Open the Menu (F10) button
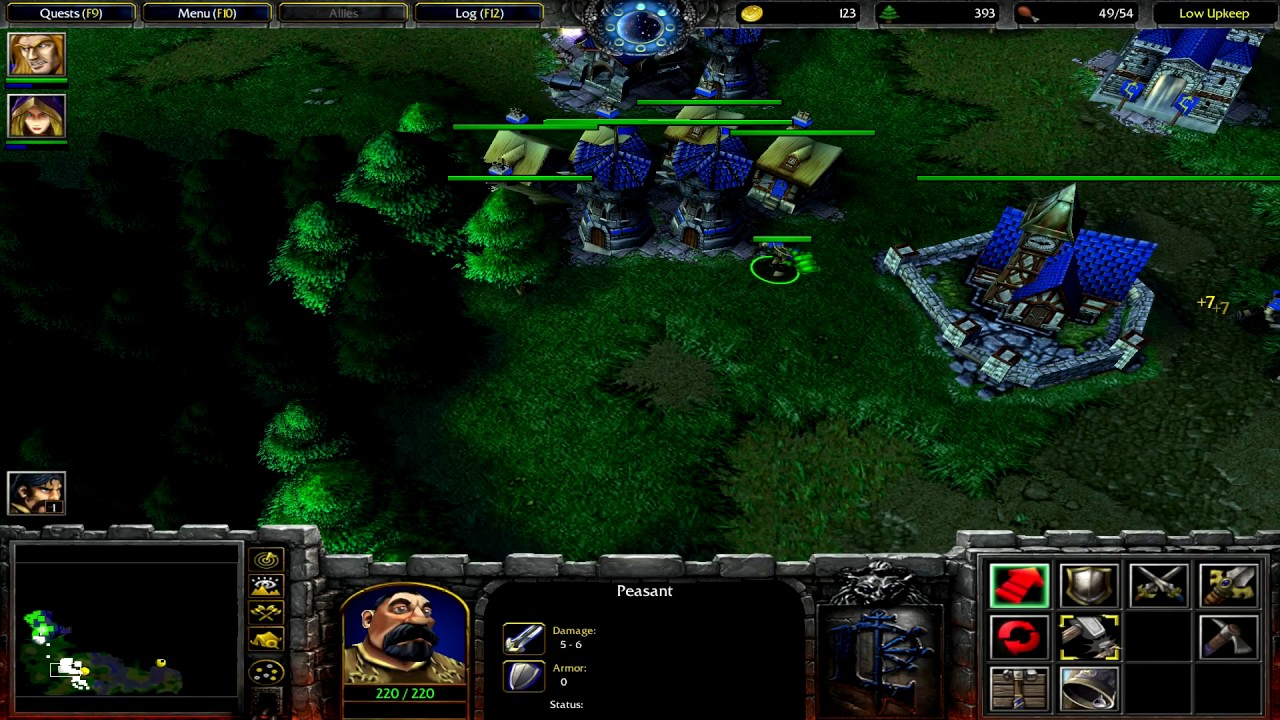The height and width of the screenshot is (720, 1280). pos(207,14)
